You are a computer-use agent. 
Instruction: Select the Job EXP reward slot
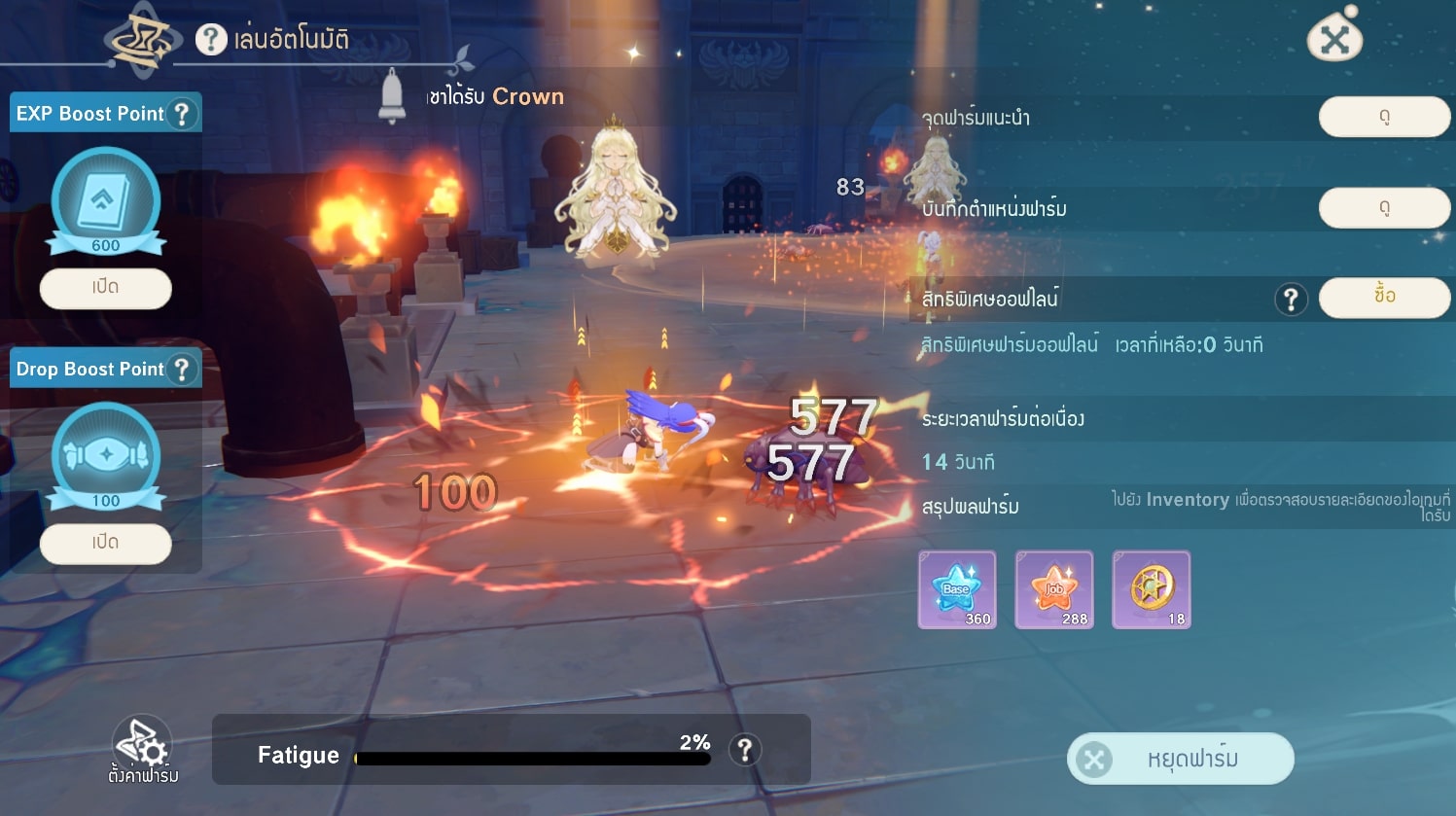tap(1053, 589)
